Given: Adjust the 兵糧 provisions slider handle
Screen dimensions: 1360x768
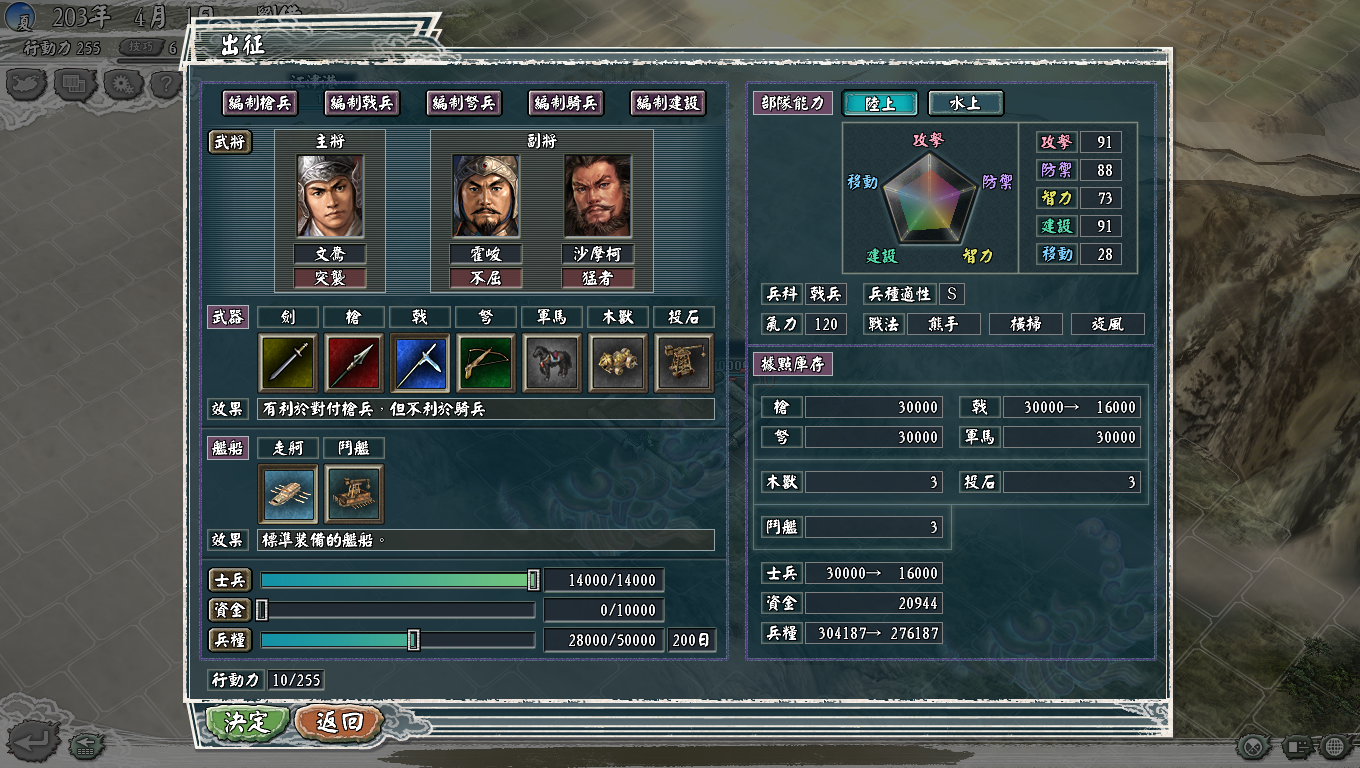Looking at the screenshot, I should pyautogui.click(x=413, y=640).
